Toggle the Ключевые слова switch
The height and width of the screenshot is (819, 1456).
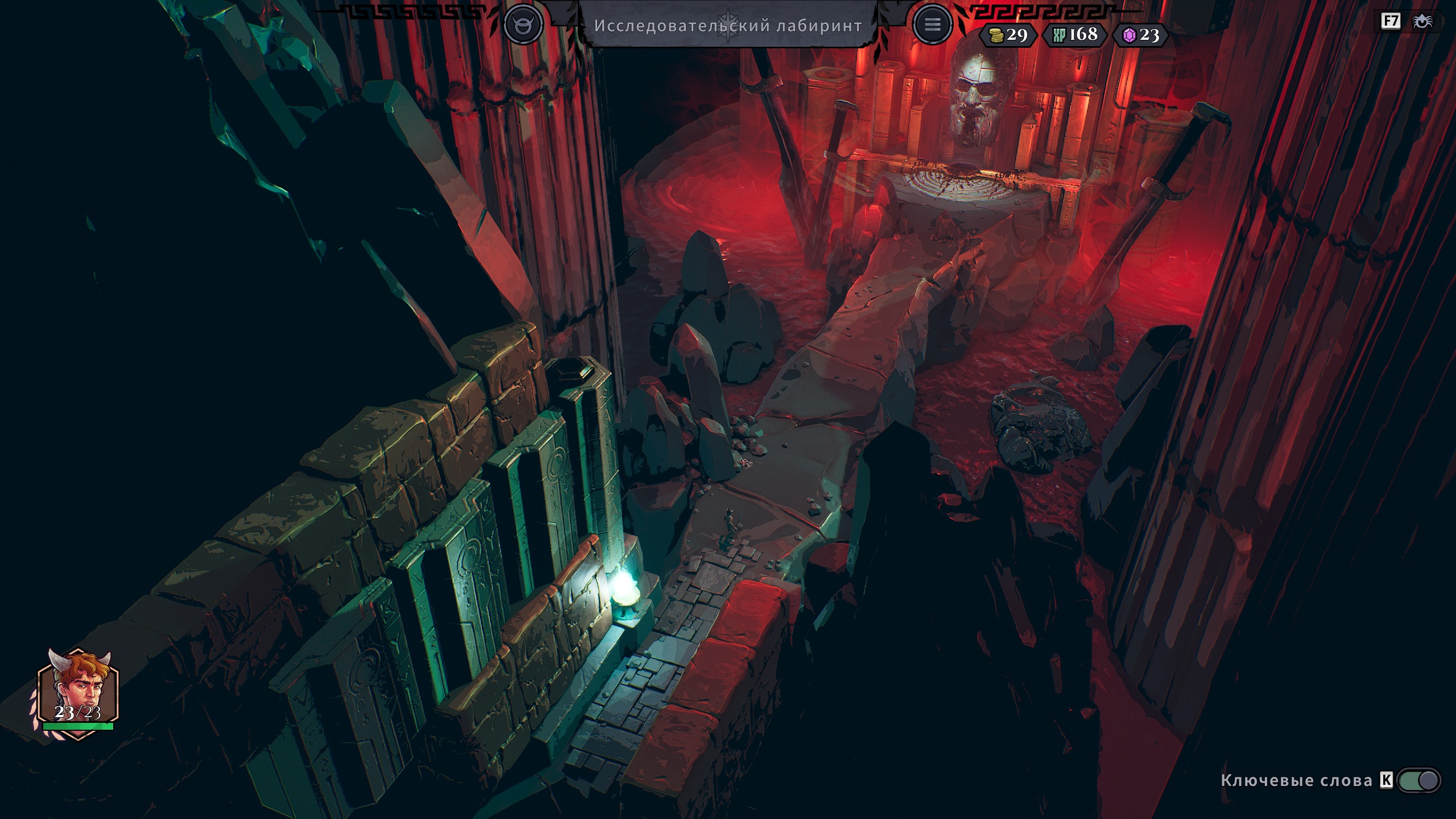point(1418,780)
